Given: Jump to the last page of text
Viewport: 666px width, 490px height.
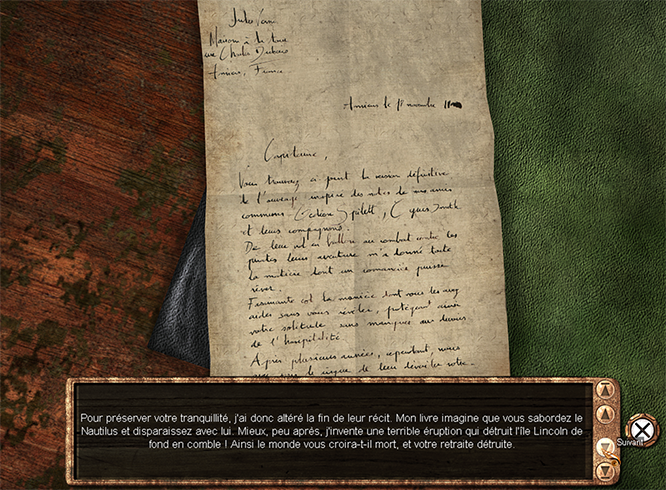Looking at the screenshot, I should [x=606, y=468].
